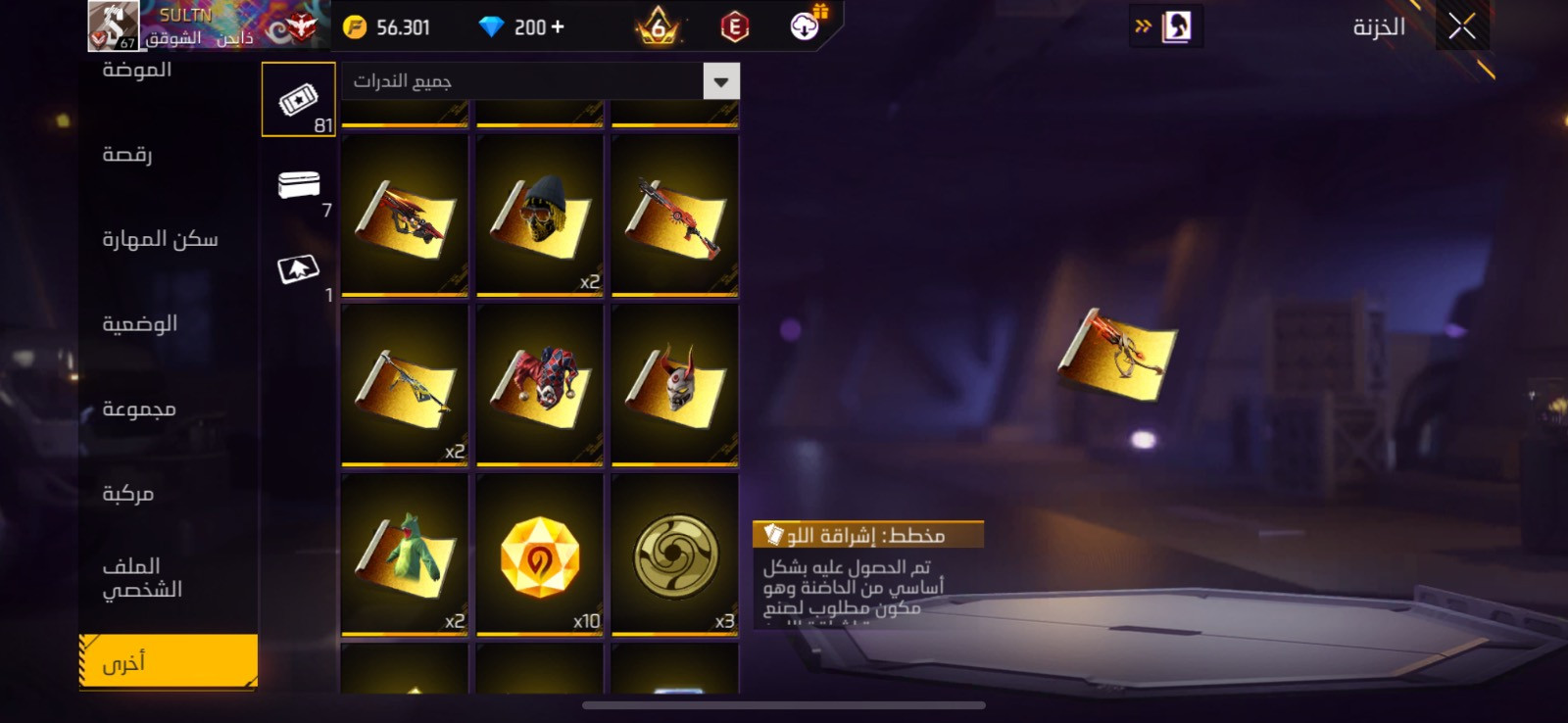
Task: Choose the red oni mask blueprint
Action: point(674,384)
